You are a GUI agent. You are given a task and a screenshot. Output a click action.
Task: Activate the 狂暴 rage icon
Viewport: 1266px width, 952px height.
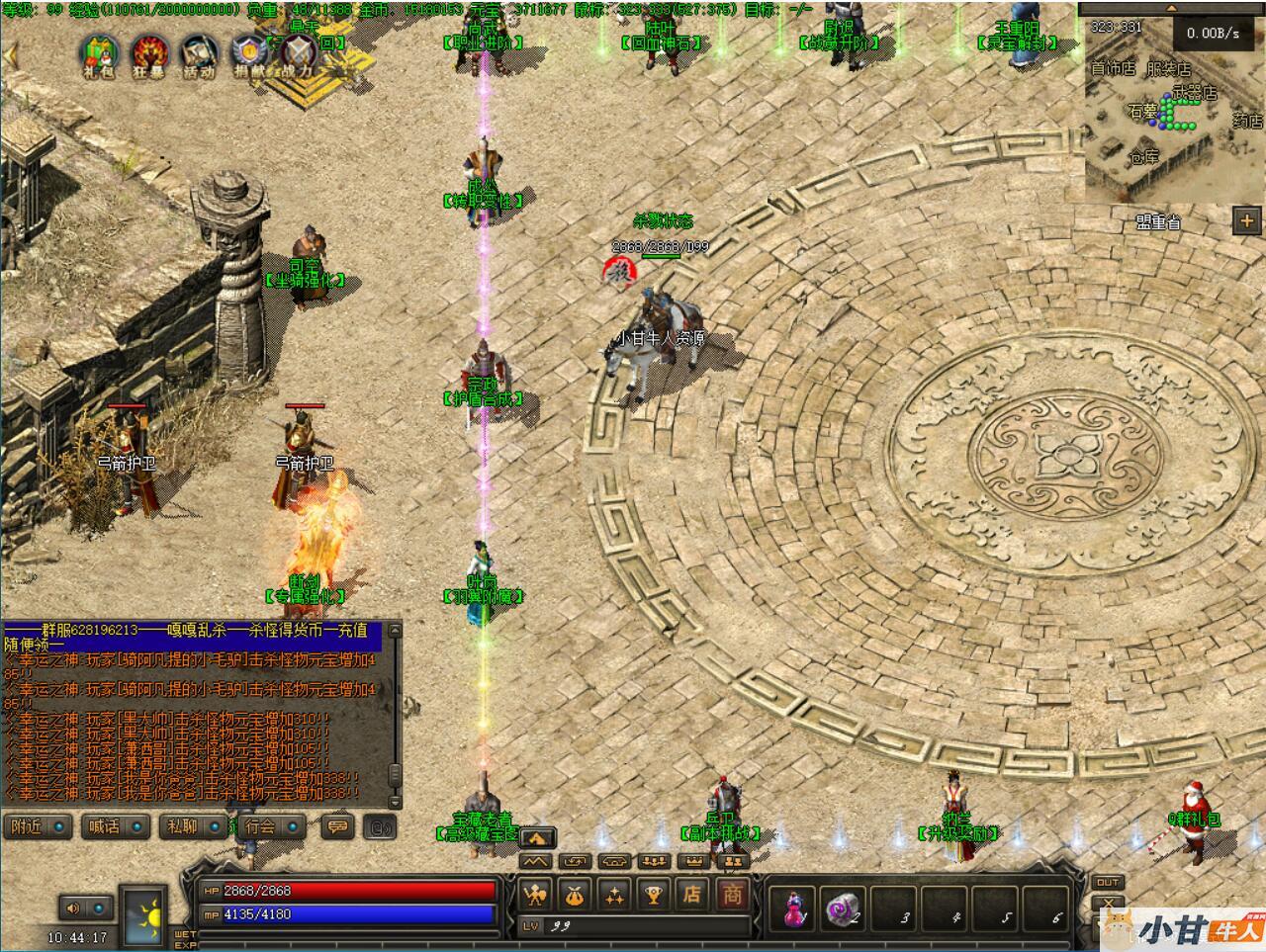[150, 54]
